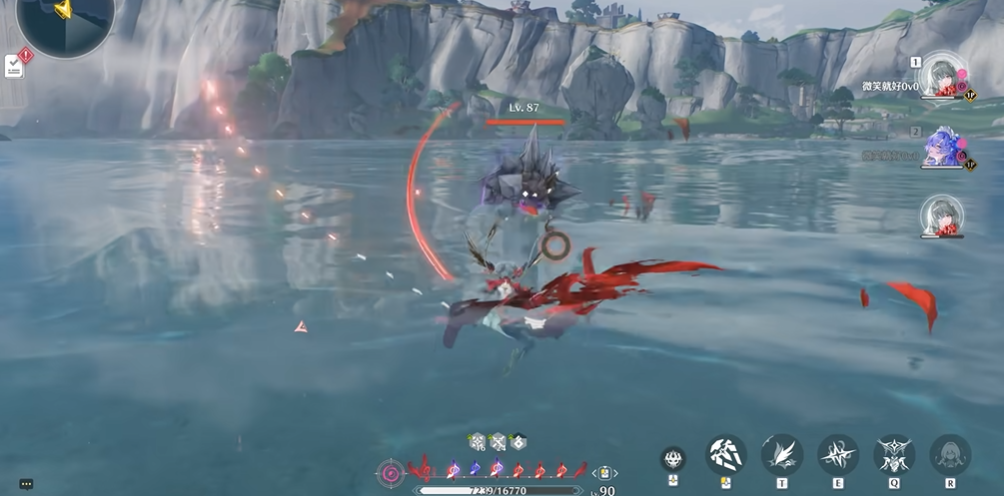This screenshot has height=496, width=1004.
Task: Click the pink circular target gauge icon
Action: (x=391, y=472)
